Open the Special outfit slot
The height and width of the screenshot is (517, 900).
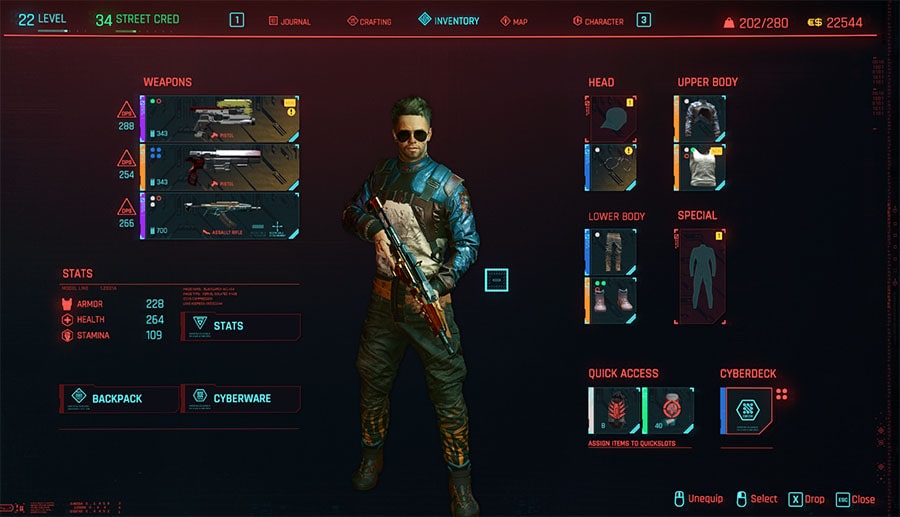[x=700, y=275]
